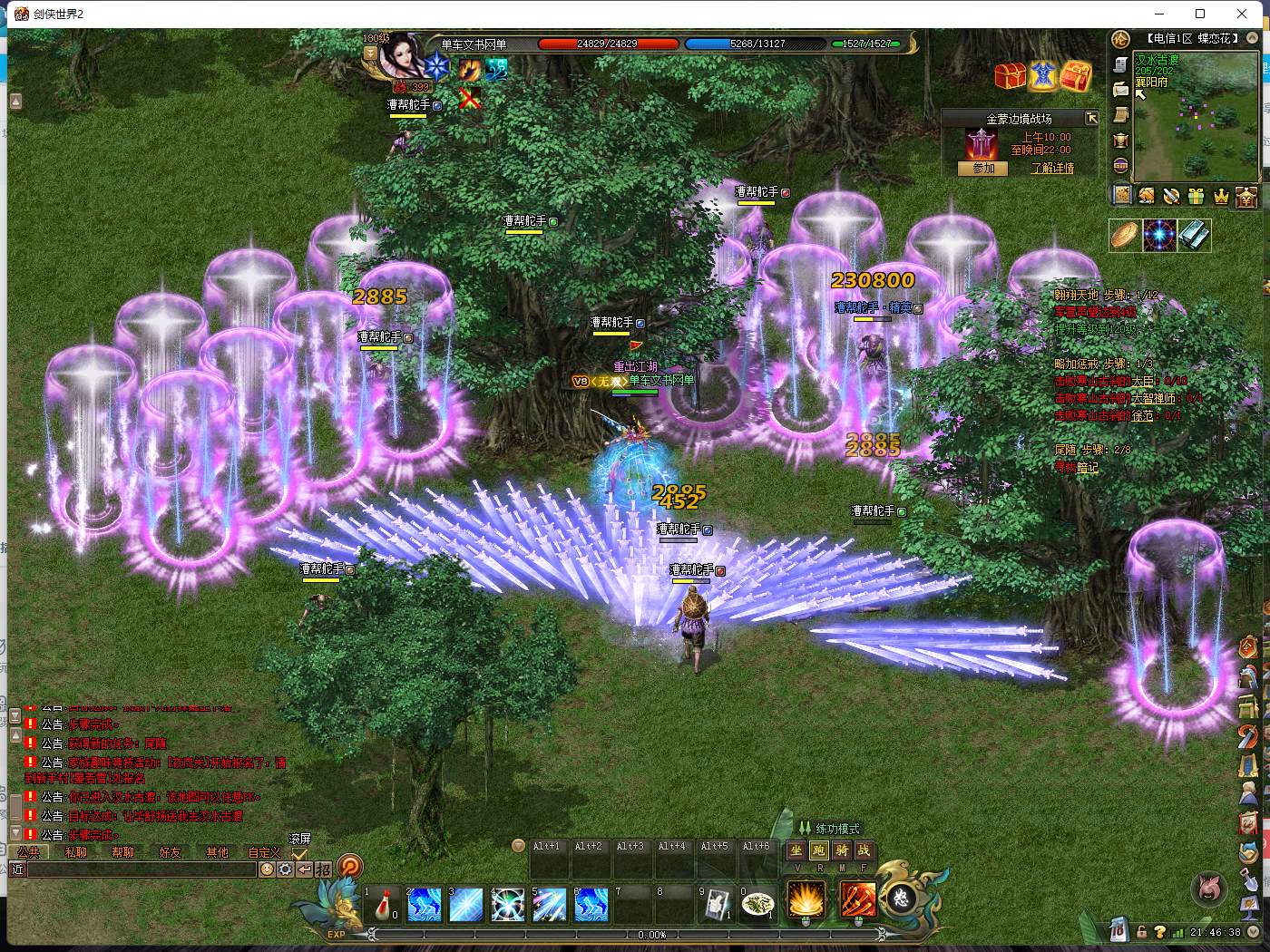Toggle the 战 combat mode button

(x=865, y=850)
